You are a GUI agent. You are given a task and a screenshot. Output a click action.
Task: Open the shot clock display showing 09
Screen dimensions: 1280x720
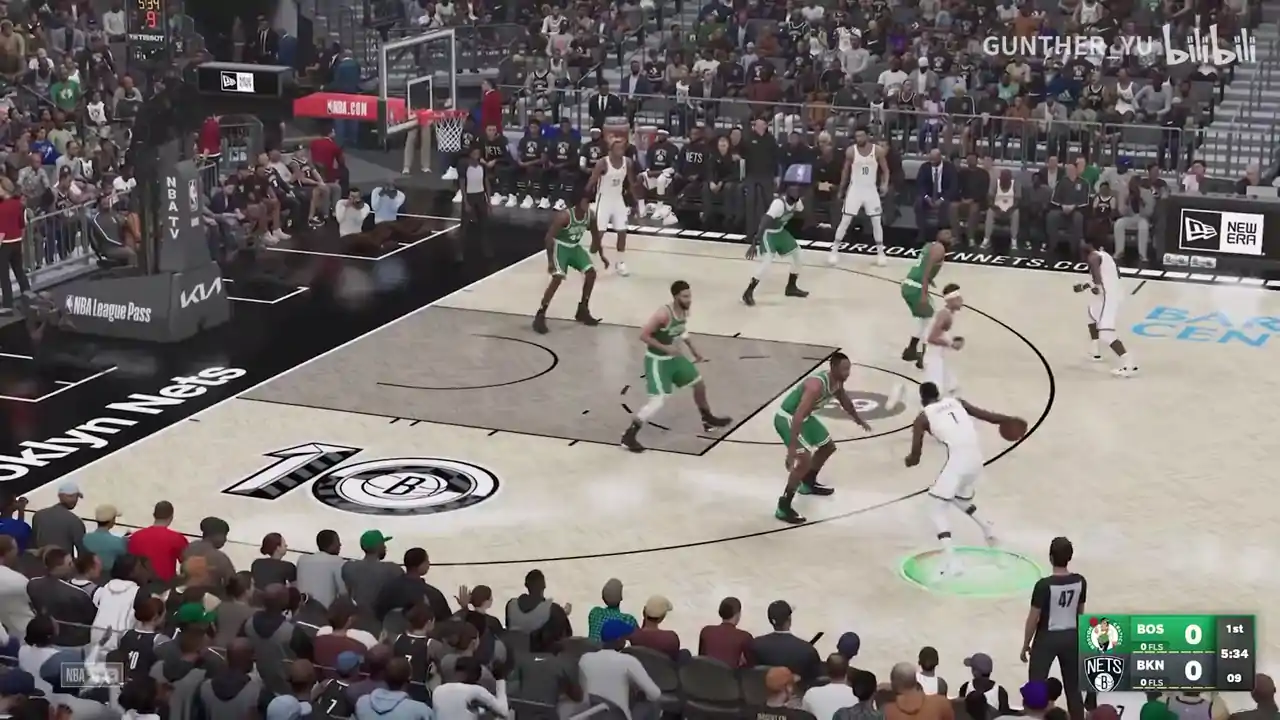point(1235,677)
